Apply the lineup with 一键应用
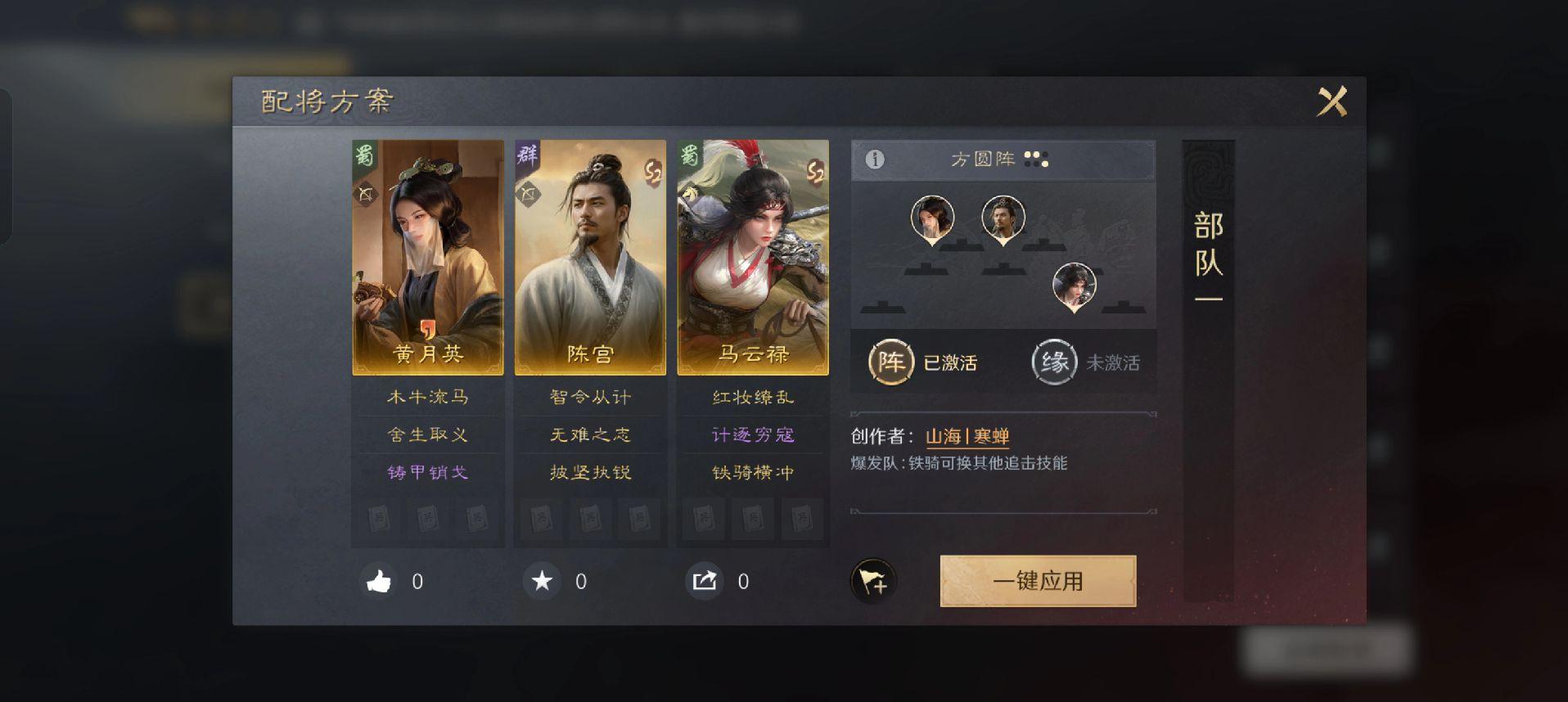The height and width of the screenshot is (702, 1568). 1038,581
